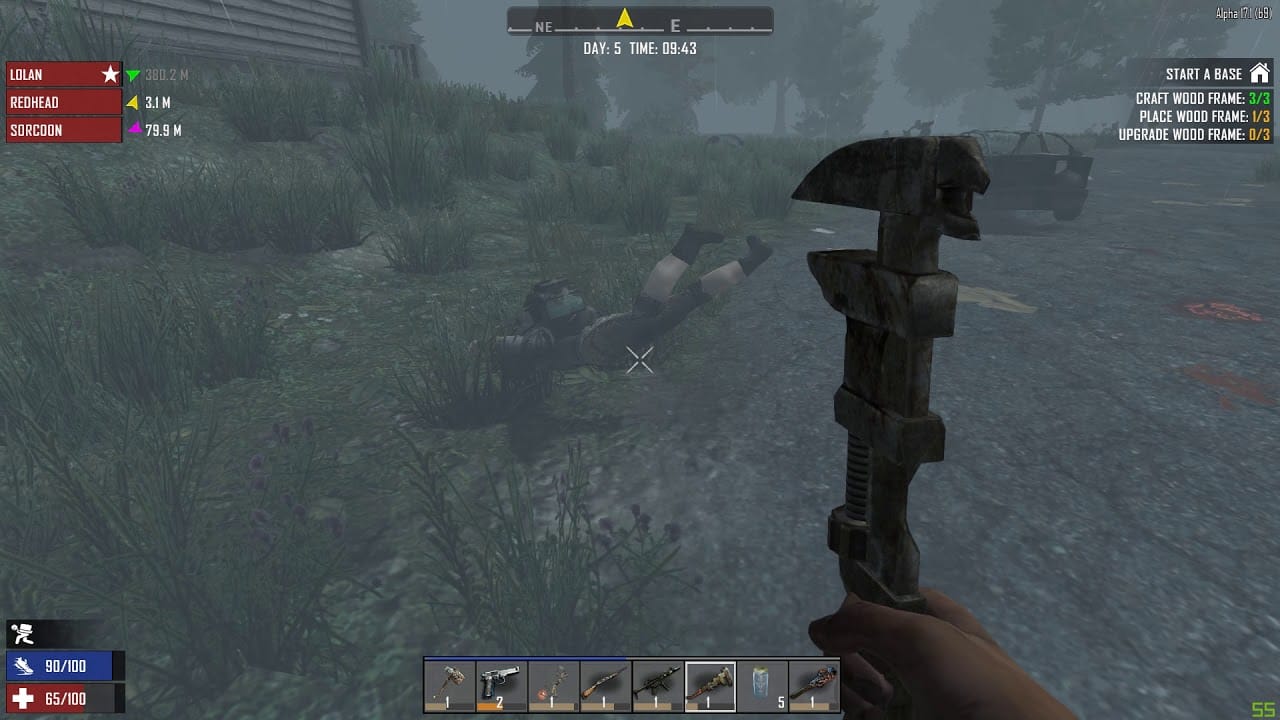Select the stone axe hotbar slot
The height and width of the screenshot is (720, 1280).
[x=450, y=686]
